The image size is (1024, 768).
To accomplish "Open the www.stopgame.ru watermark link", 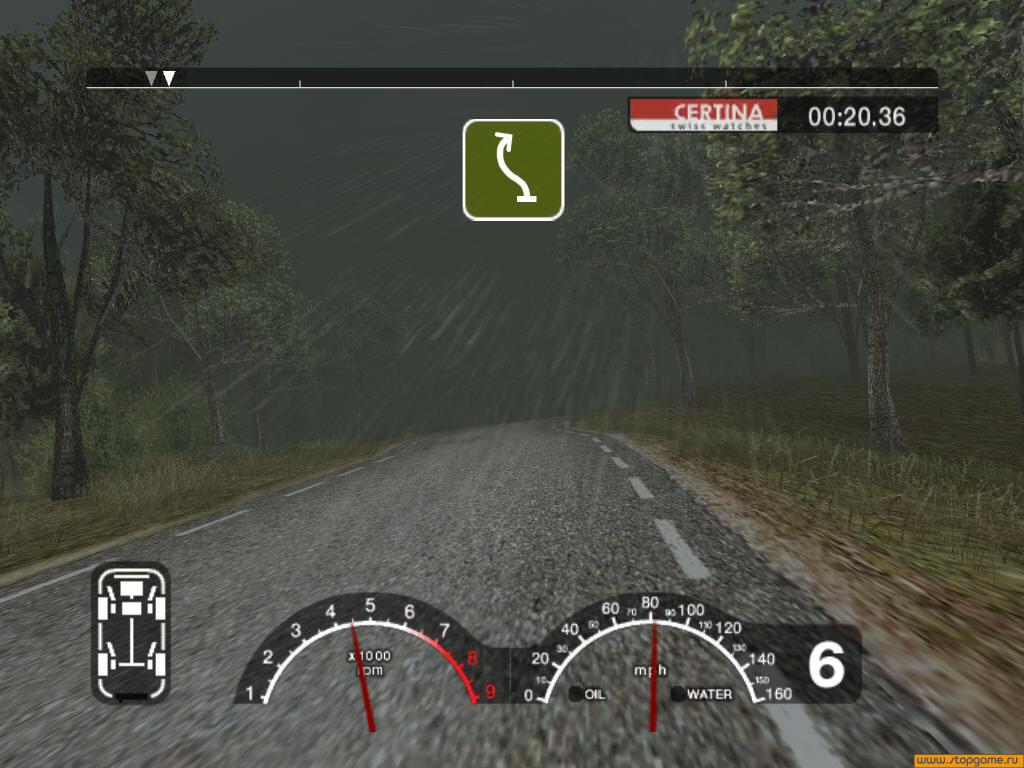I will [x=966, y=759].
